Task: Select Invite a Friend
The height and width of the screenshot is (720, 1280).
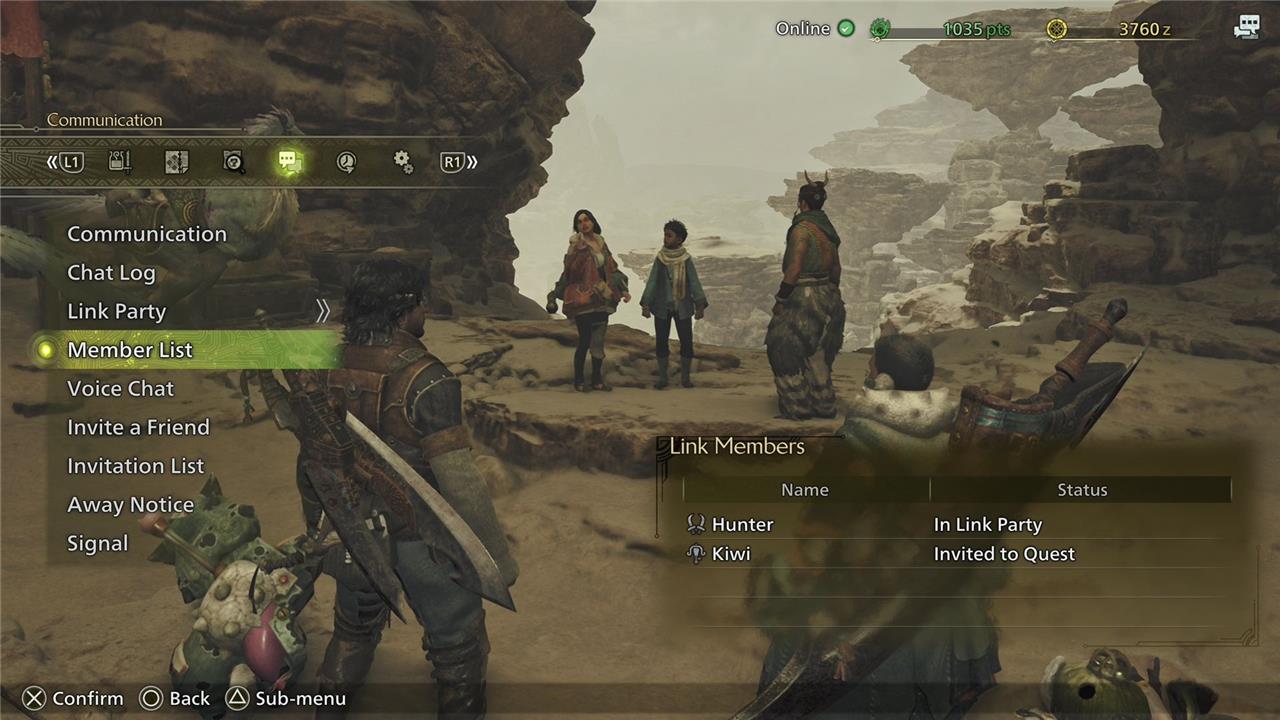Action: point(138,427)
